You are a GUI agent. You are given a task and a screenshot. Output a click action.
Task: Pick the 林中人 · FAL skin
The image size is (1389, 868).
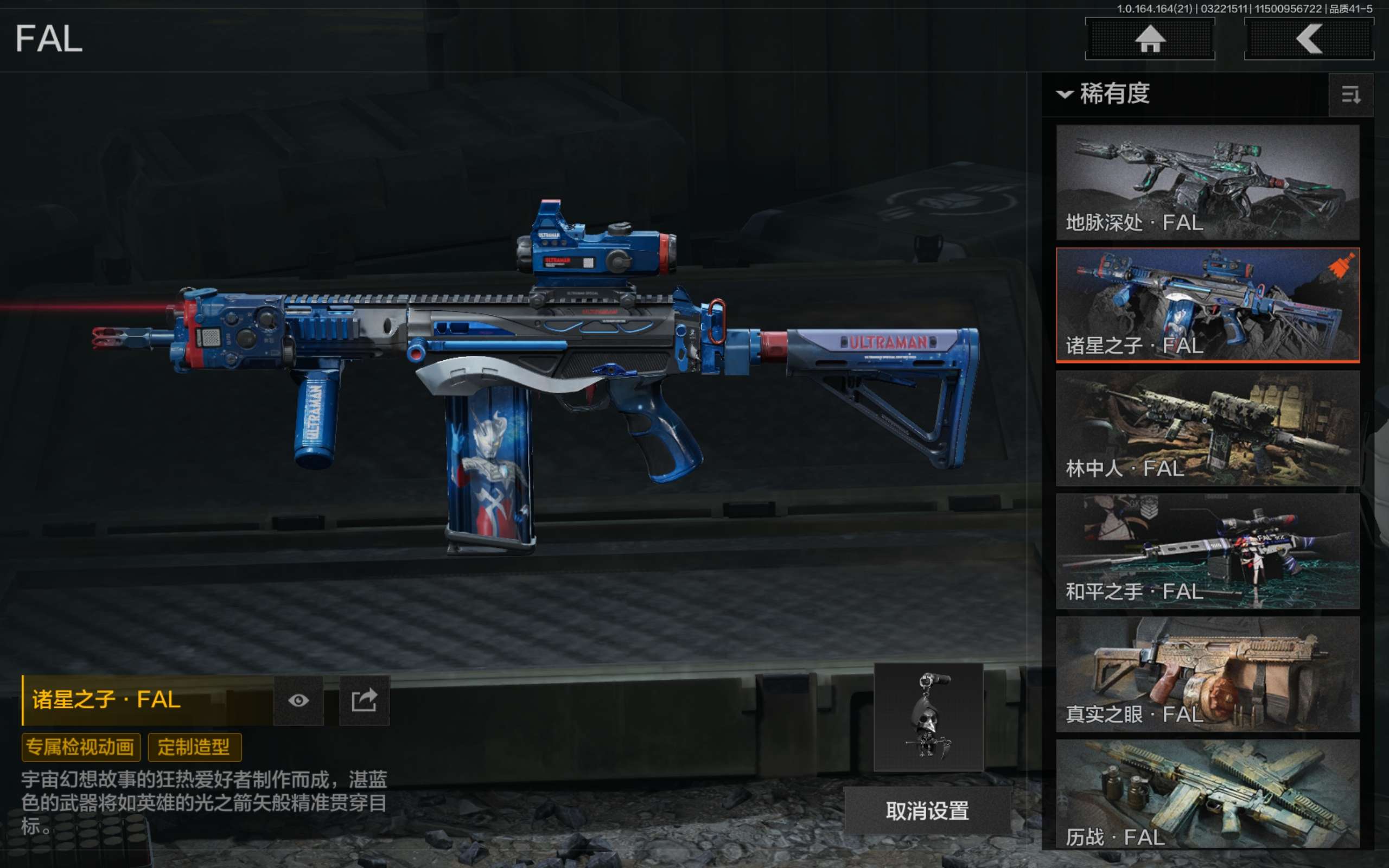1207,427
